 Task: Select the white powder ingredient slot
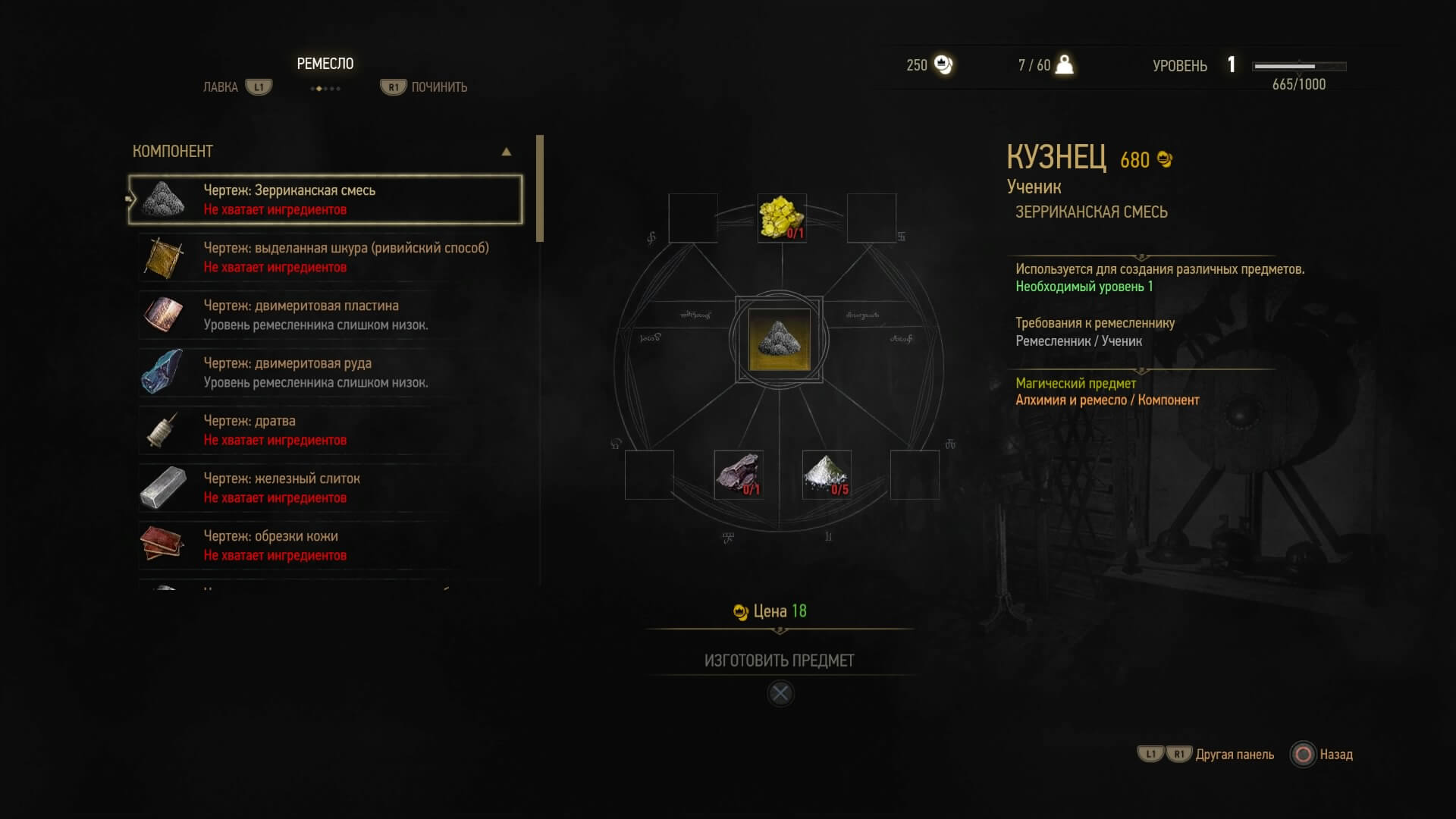[827, 475]
